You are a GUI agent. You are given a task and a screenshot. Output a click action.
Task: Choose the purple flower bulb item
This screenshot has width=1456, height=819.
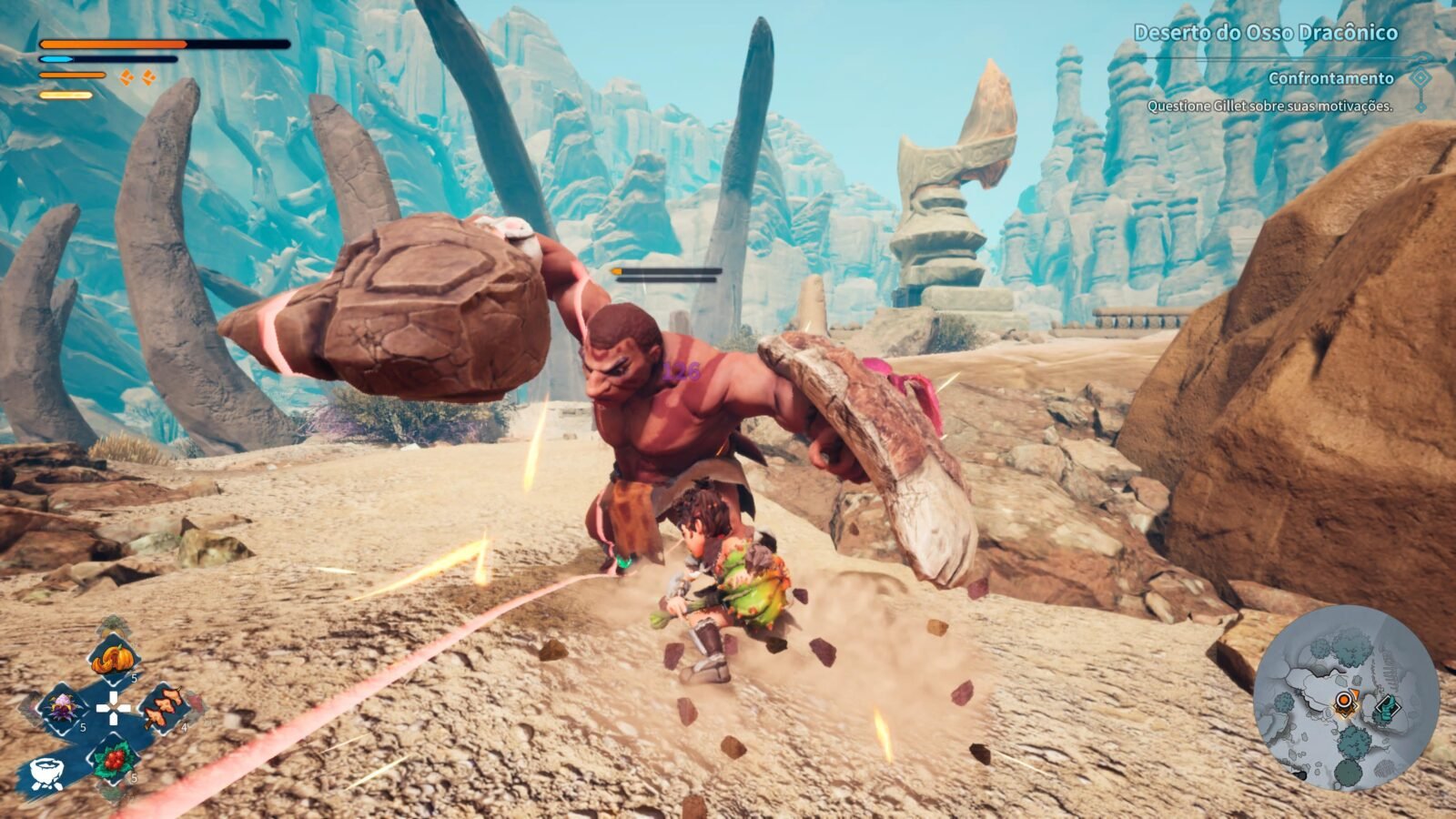point(62,707)
